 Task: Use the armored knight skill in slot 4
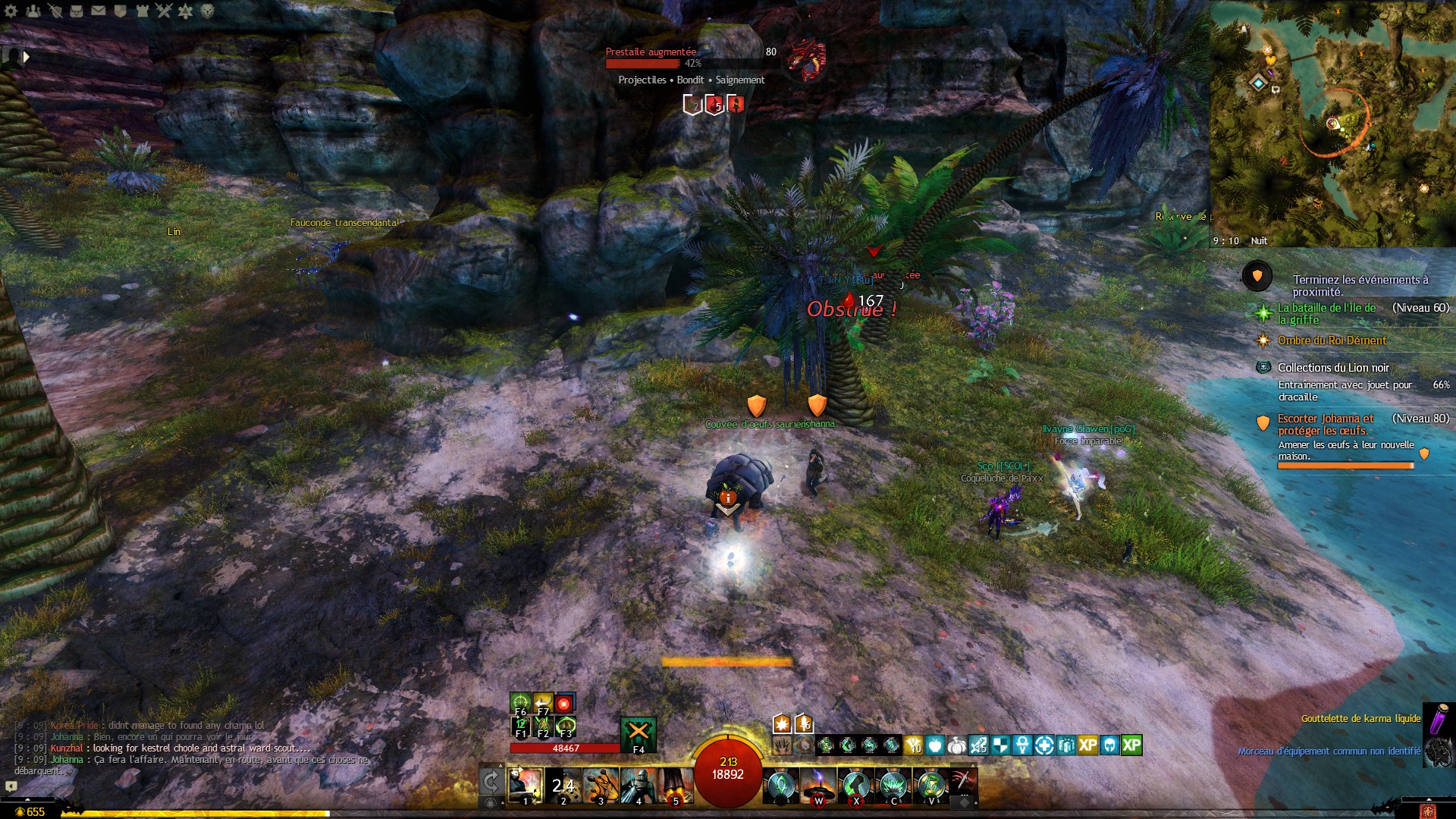click(x=638, y=786)
